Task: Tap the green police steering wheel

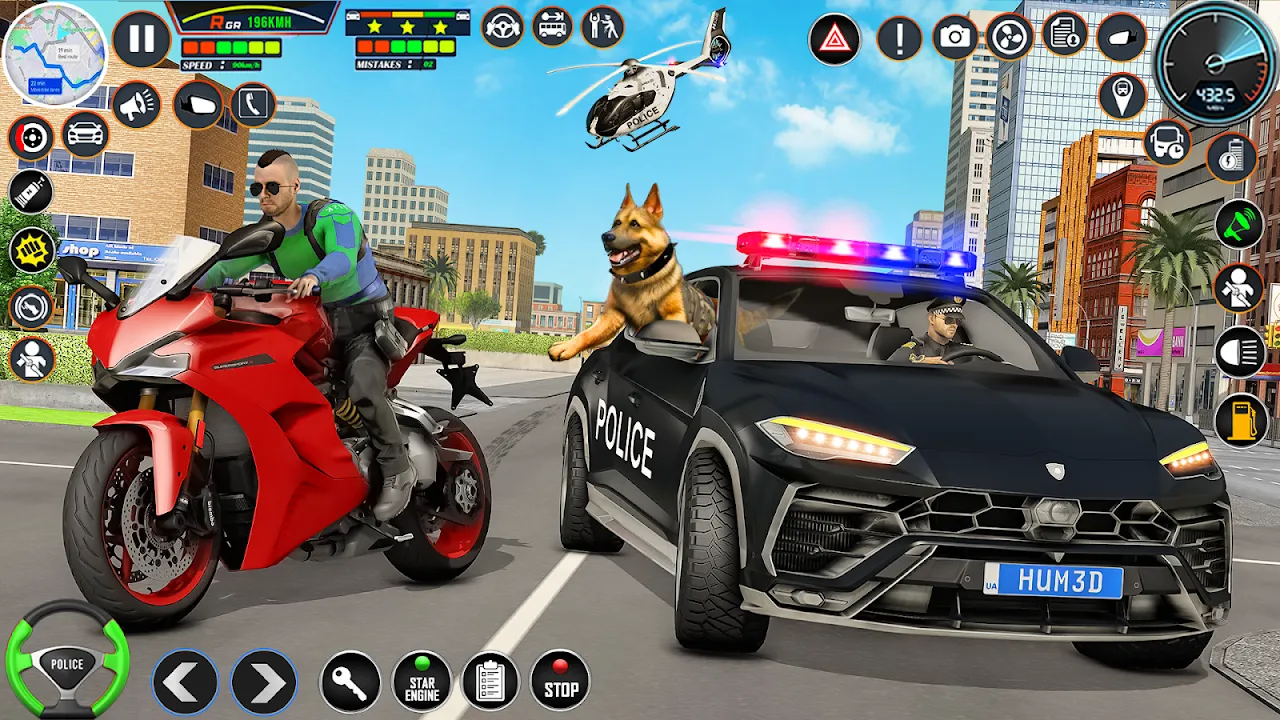Action: click(x=67, y=661)
